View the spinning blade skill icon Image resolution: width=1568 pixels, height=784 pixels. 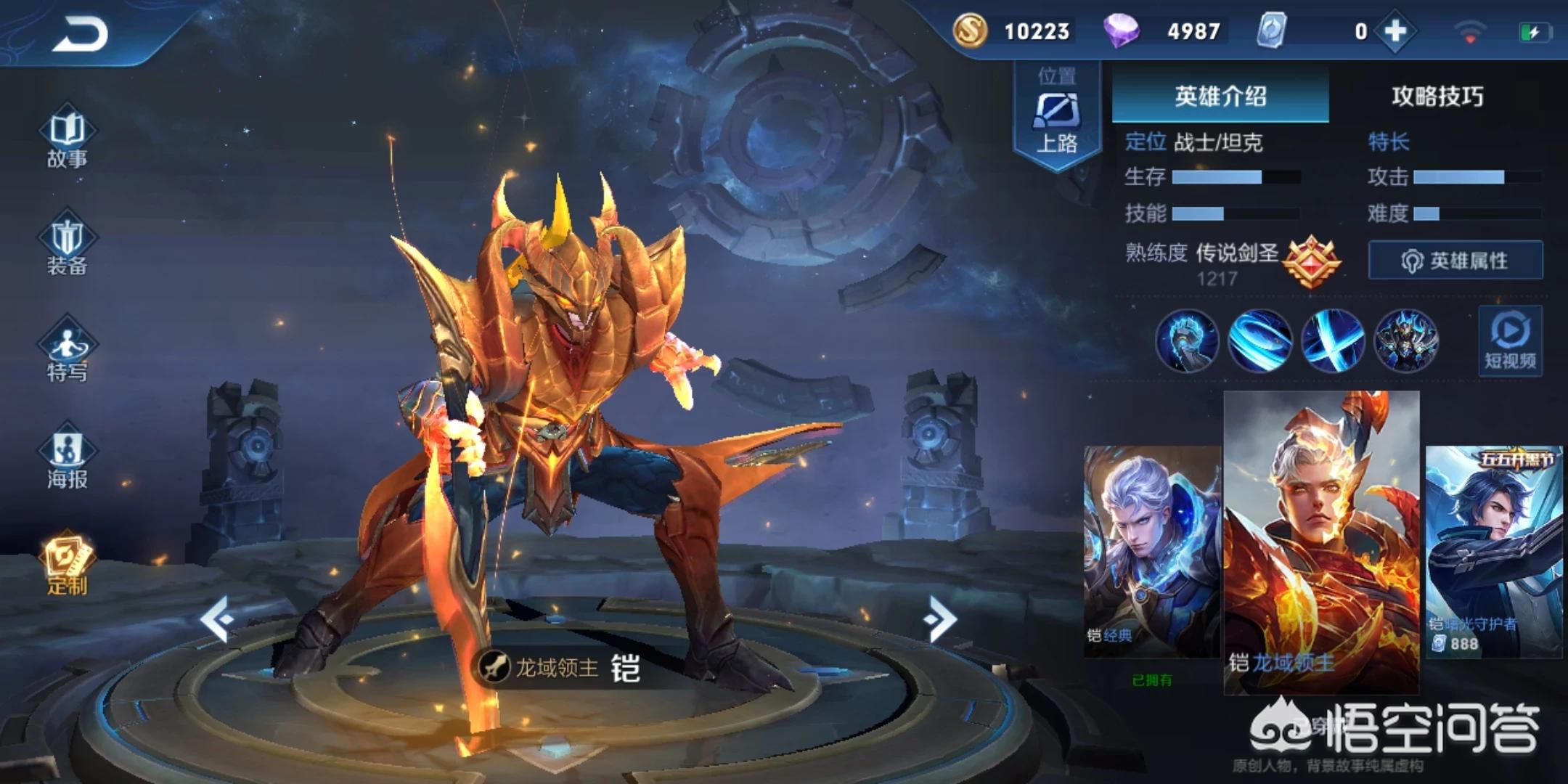(1259, 340)
